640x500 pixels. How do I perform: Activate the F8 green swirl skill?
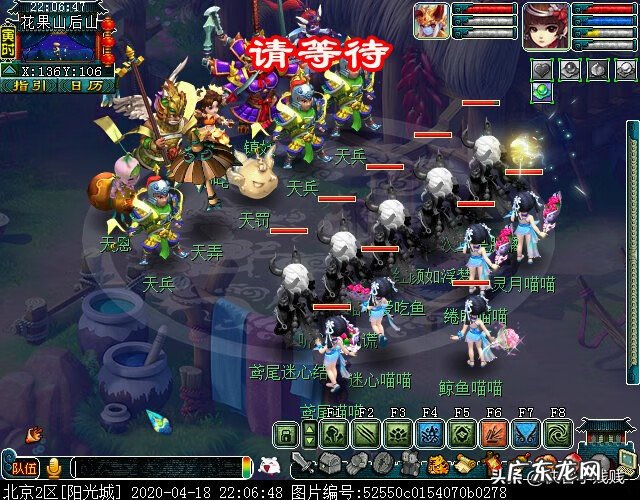click(557, 435)
